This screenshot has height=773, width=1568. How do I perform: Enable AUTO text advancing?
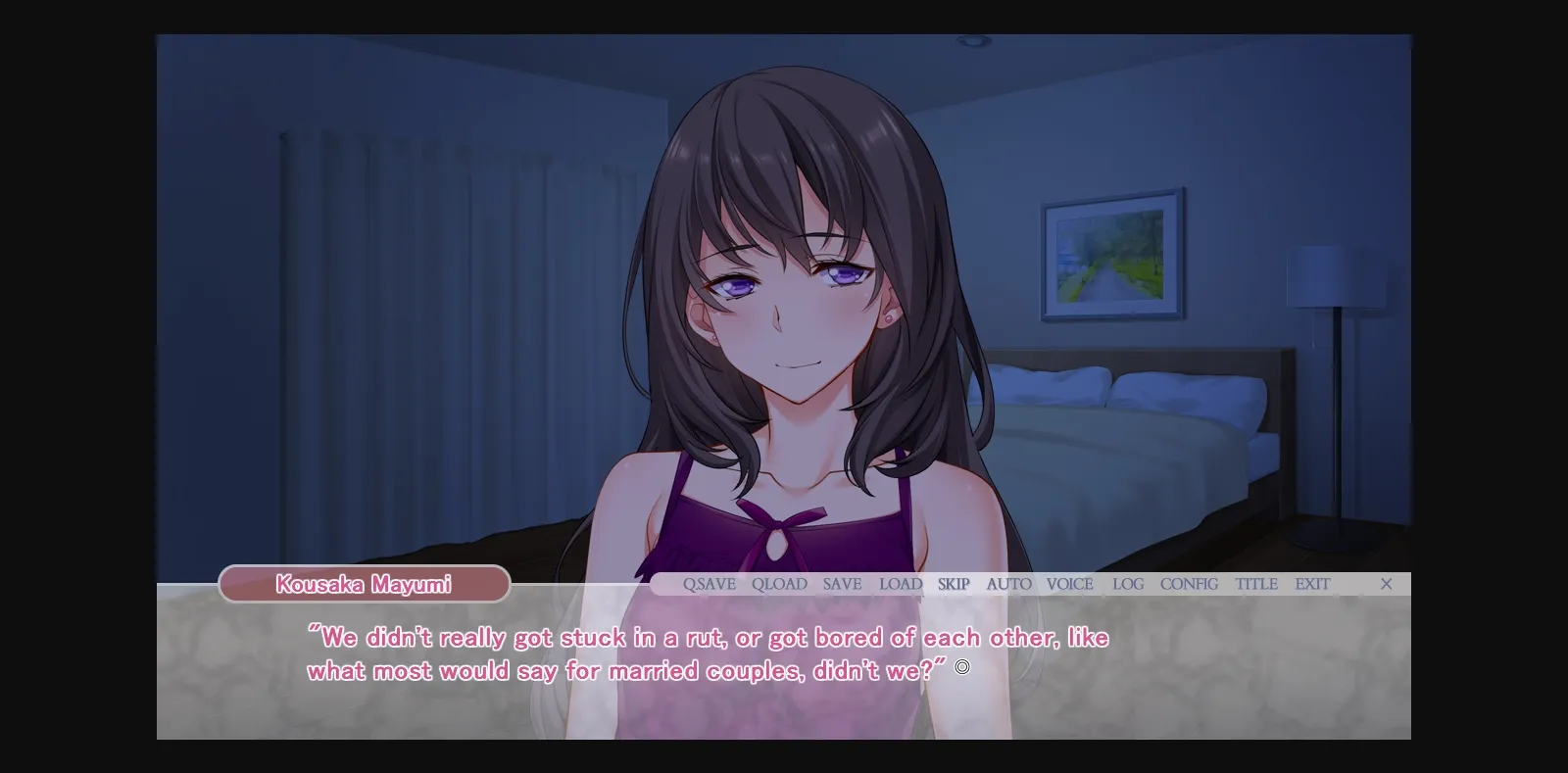tap(1008, 584)
